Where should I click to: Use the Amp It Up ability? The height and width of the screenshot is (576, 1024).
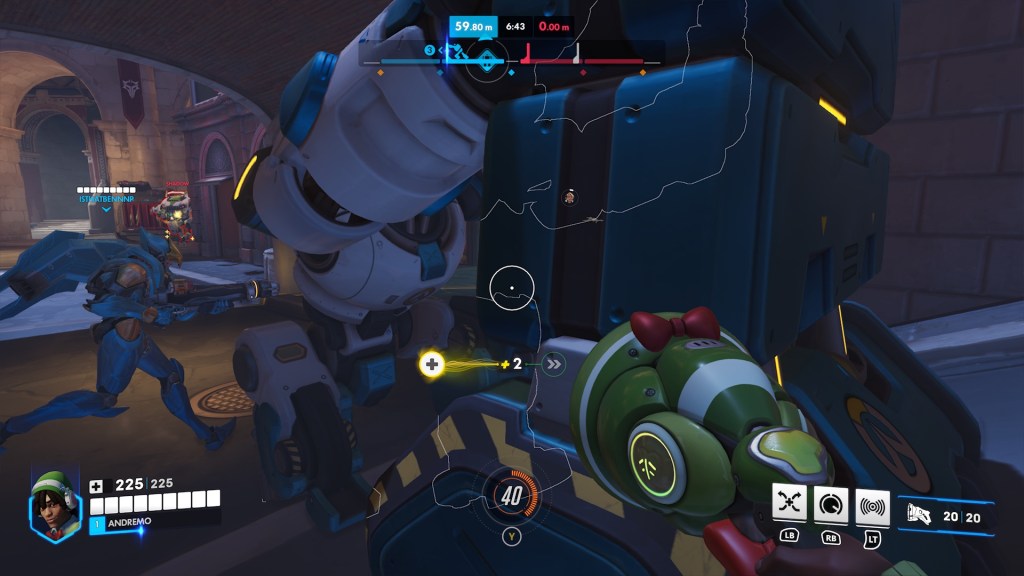pos(831,507)
